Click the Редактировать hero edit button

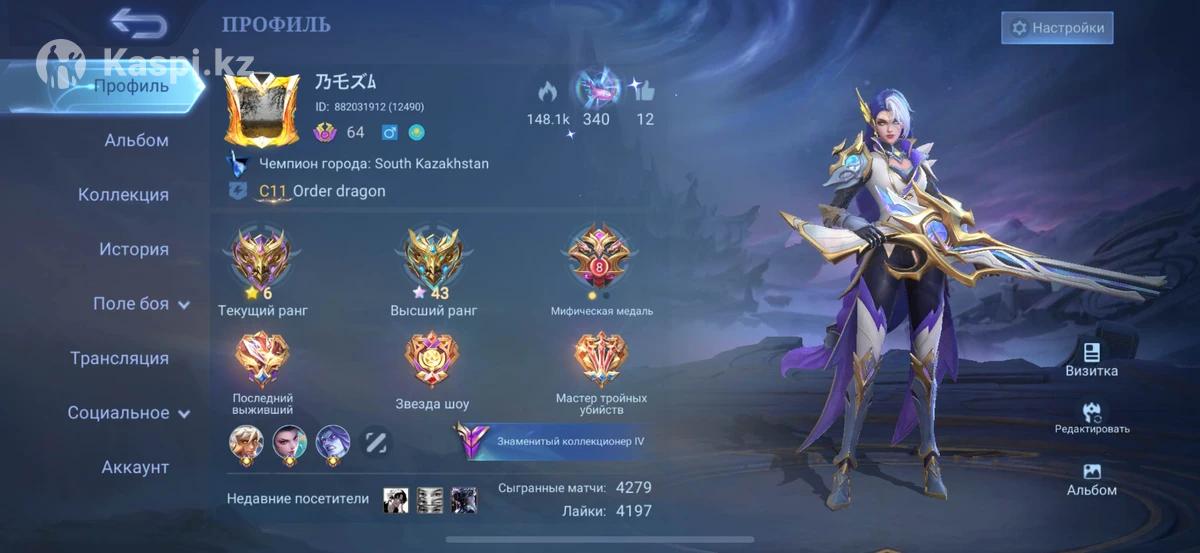point(1091,417)
